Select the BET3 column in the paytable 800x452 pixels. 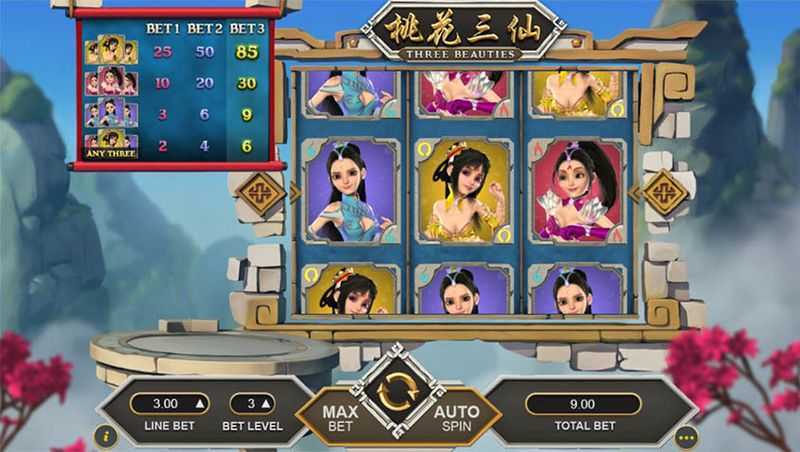tap(246, 28)
